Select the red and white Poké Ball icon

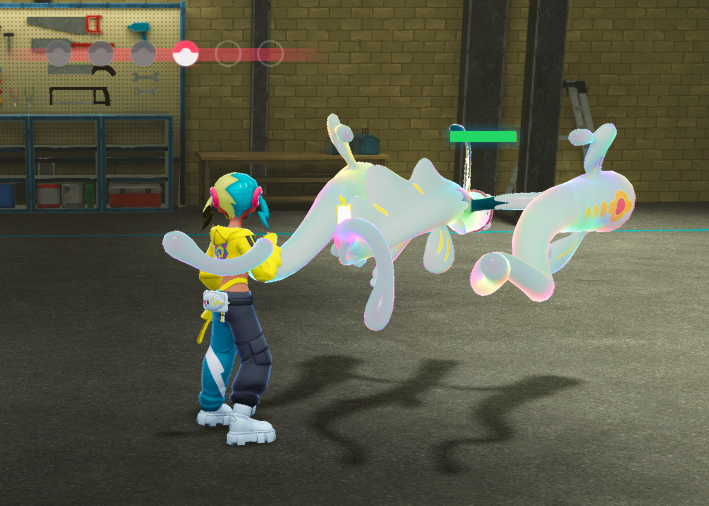pyautogui.click(x=186, y=53)
